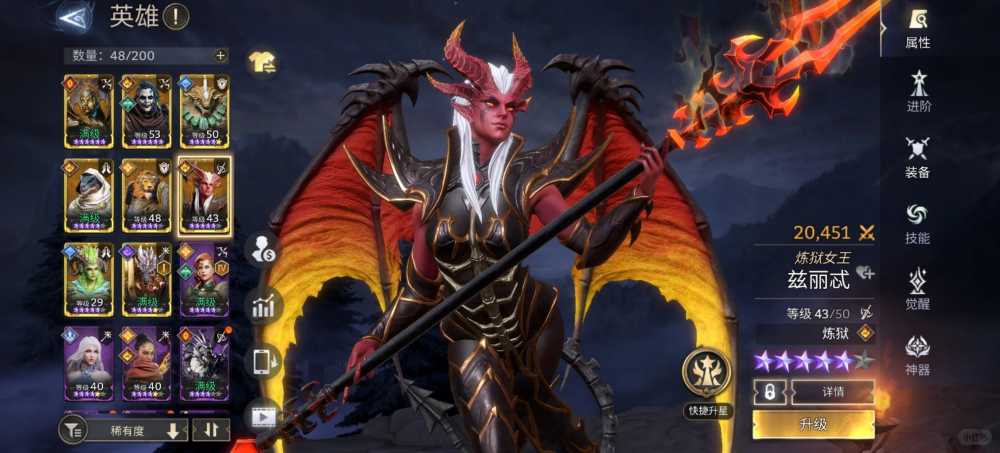The width and height of the screenshot is (1000, 453).
Task: Select the level 50 hero card
Action: coord(204,112)
